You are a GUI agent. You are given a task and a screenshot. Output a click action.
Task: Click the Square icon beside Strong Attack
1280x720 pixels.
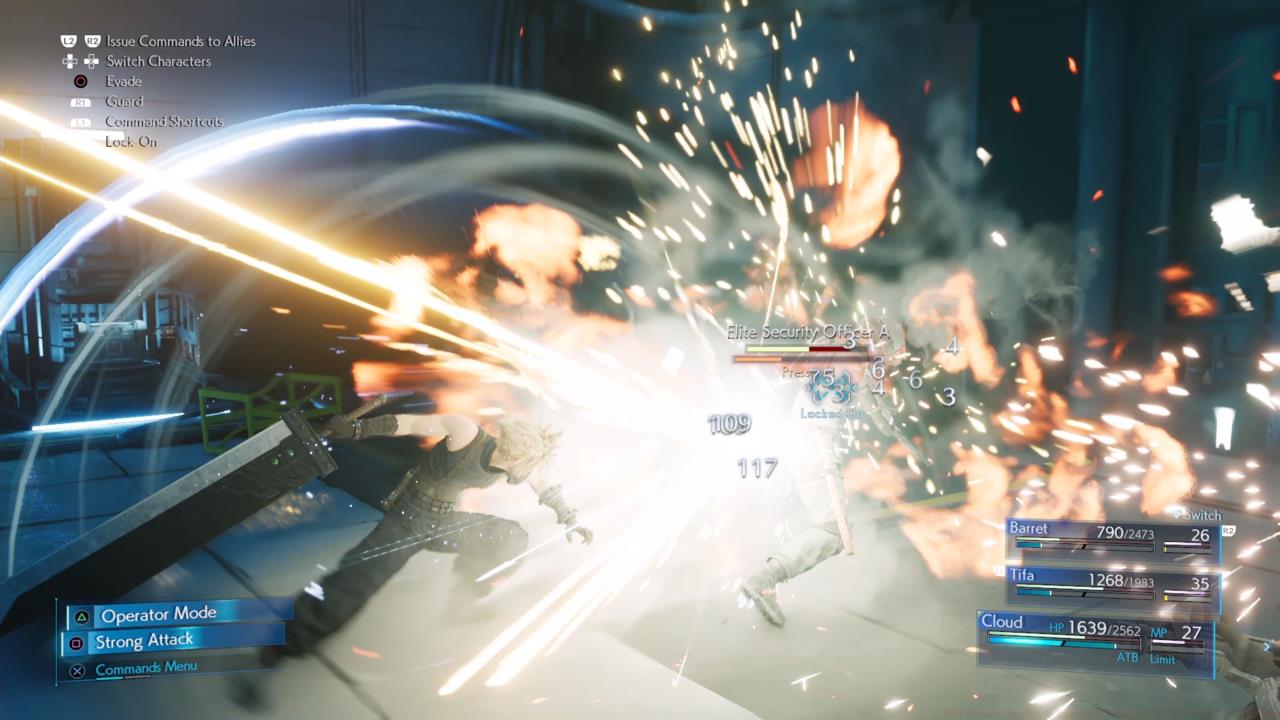[76, 641]
